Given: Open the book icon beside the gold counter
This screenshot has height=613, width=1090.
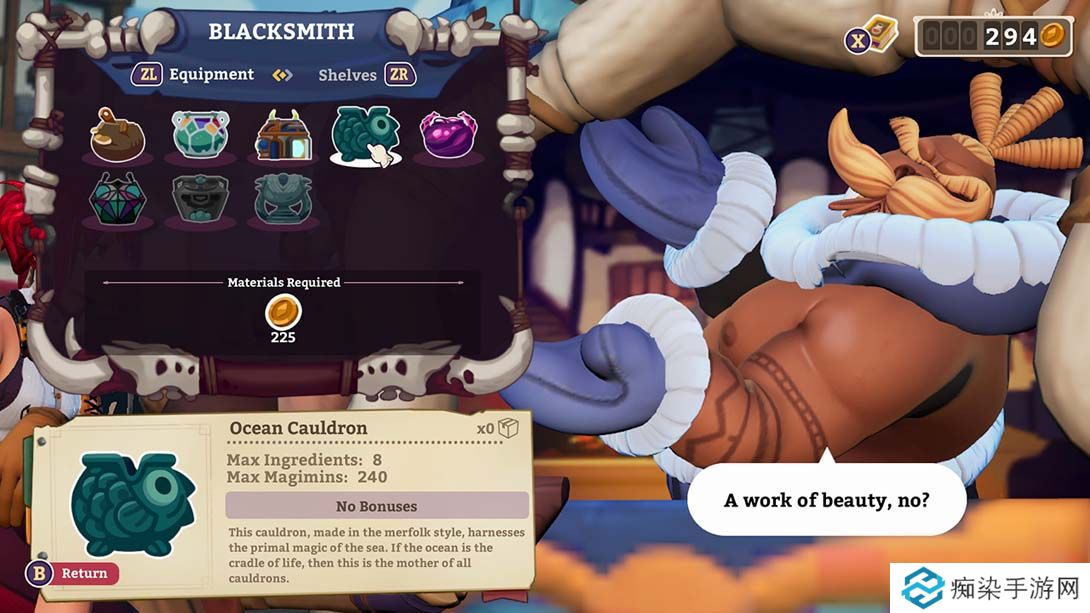Looking at the screenshot, I should click(880, 35).
